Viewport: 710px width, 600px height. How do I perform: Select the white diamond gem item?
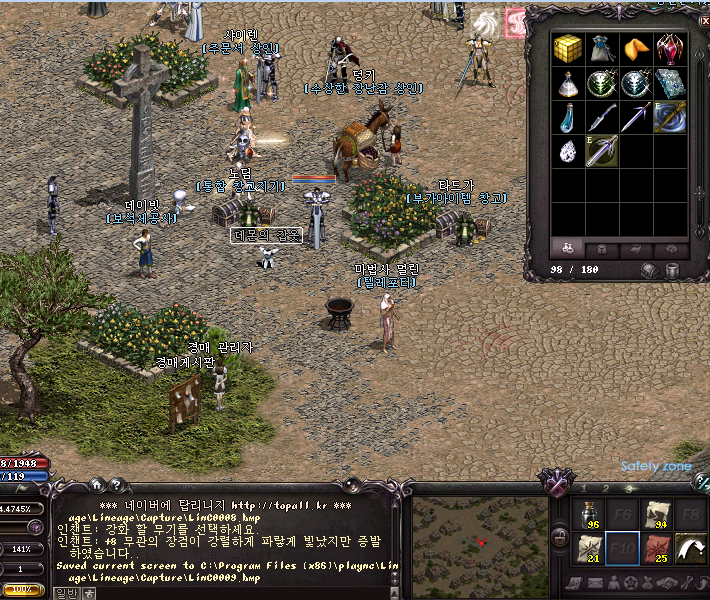click(569, 152)
